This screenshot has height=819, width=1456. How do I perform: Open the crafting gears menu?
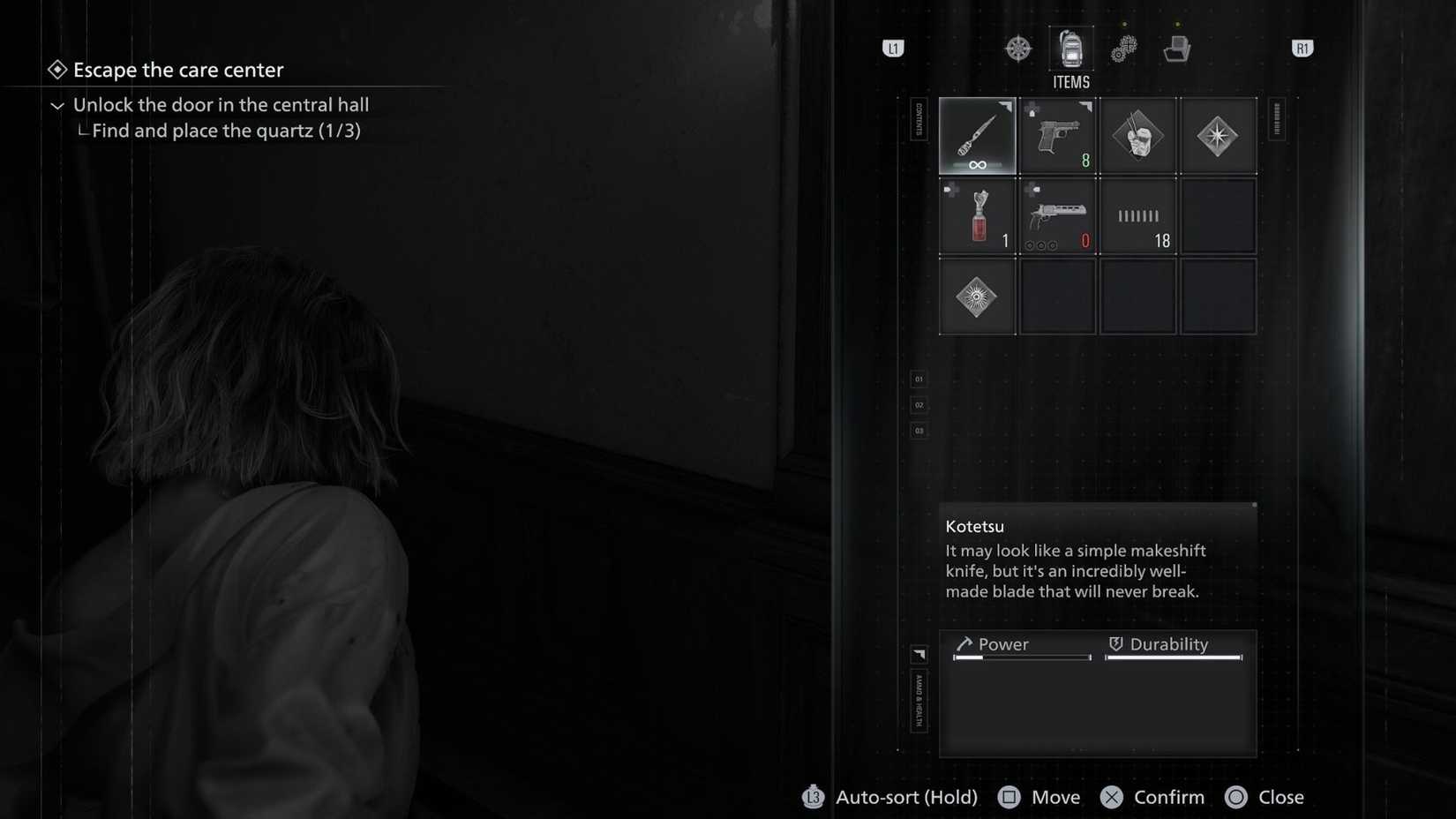coord(1122,49)
